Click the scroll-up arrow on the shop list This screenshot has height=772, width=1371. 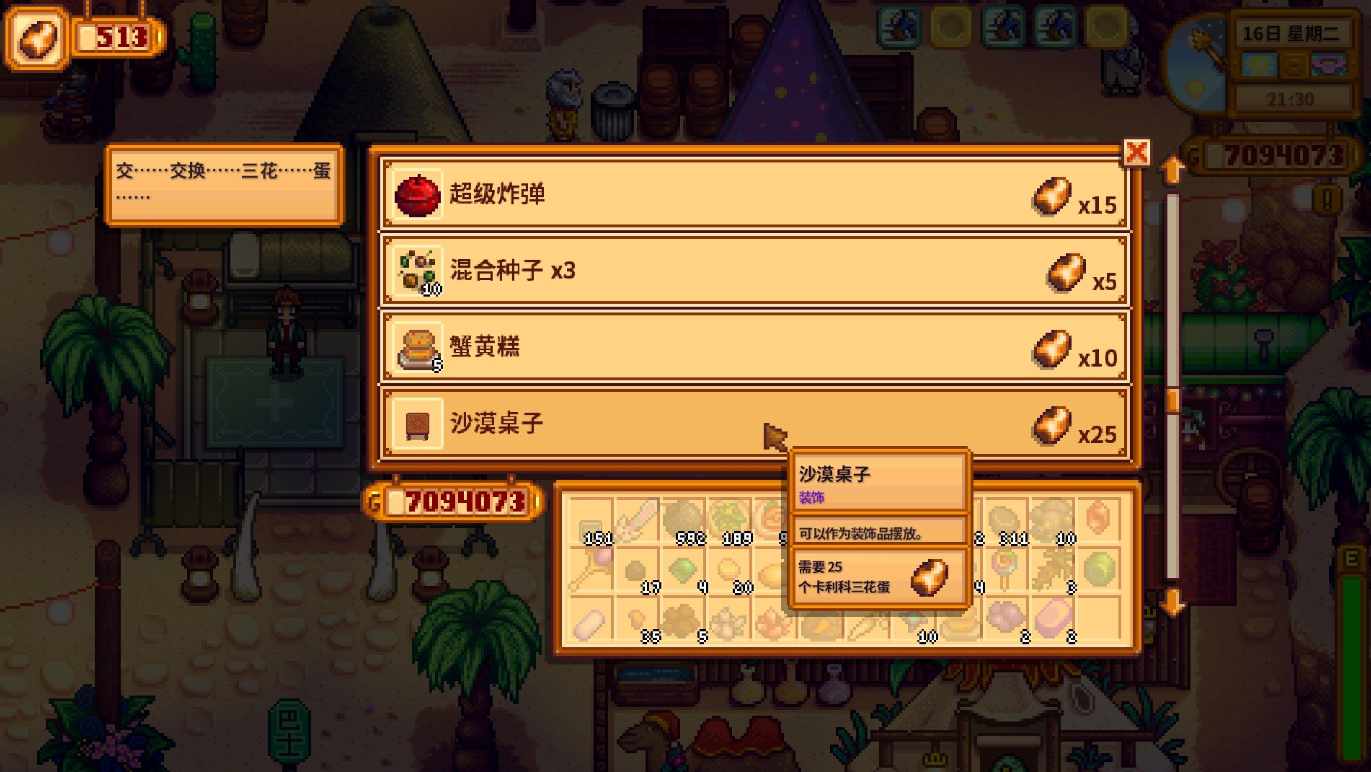pyautogui.click(x=1172, y=168)
